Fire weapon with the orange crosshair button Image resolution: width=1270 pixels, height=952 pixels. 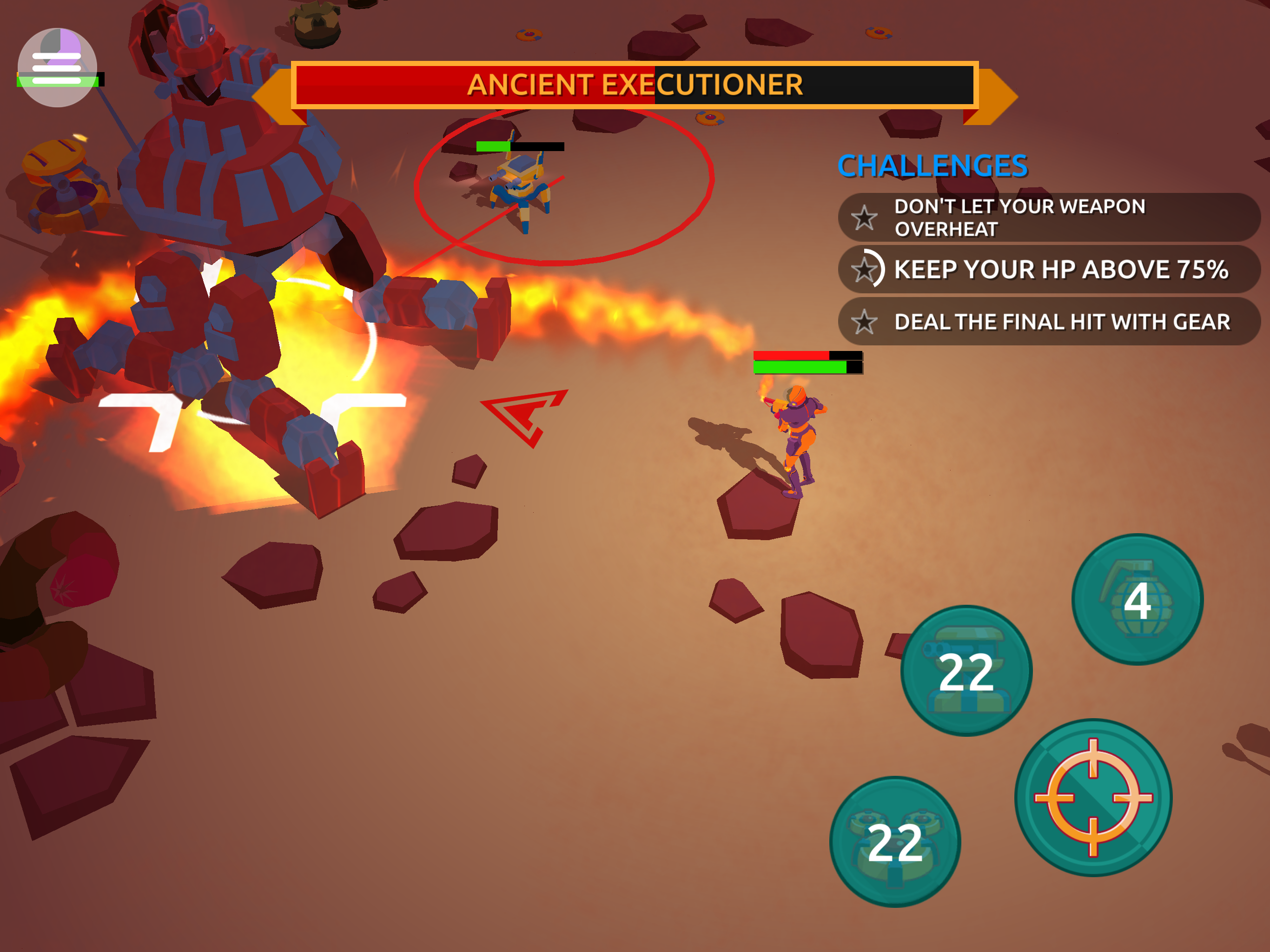1093,798
